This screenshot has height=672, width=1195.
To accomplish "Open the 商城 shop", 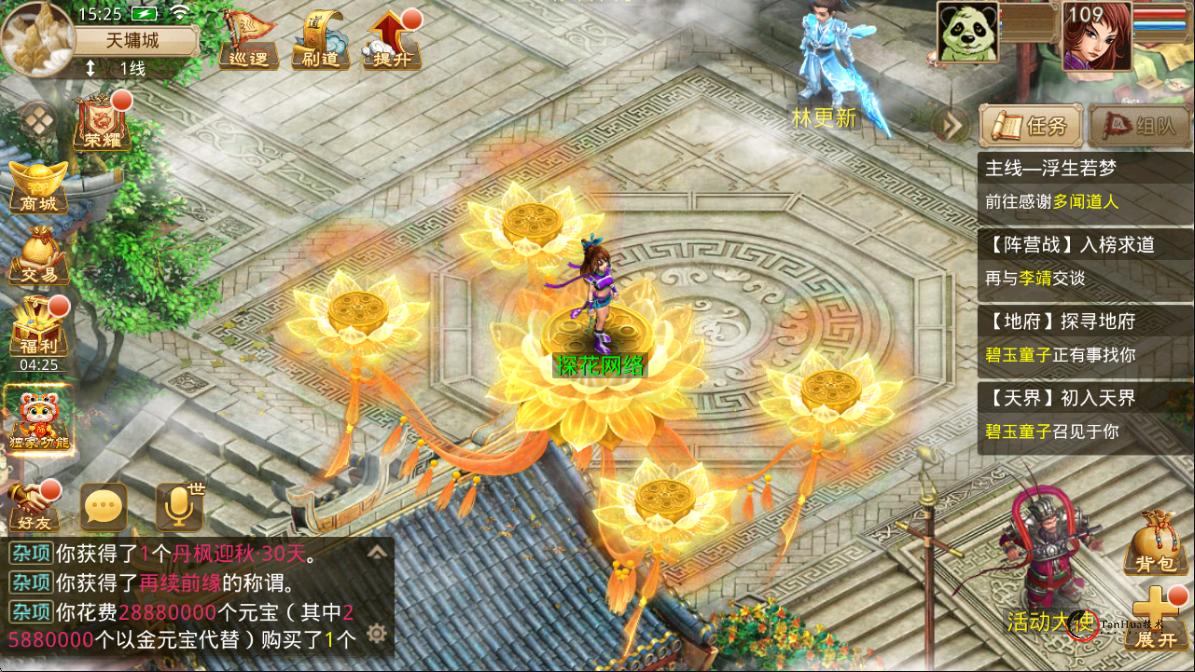I will tap(38, 187).
